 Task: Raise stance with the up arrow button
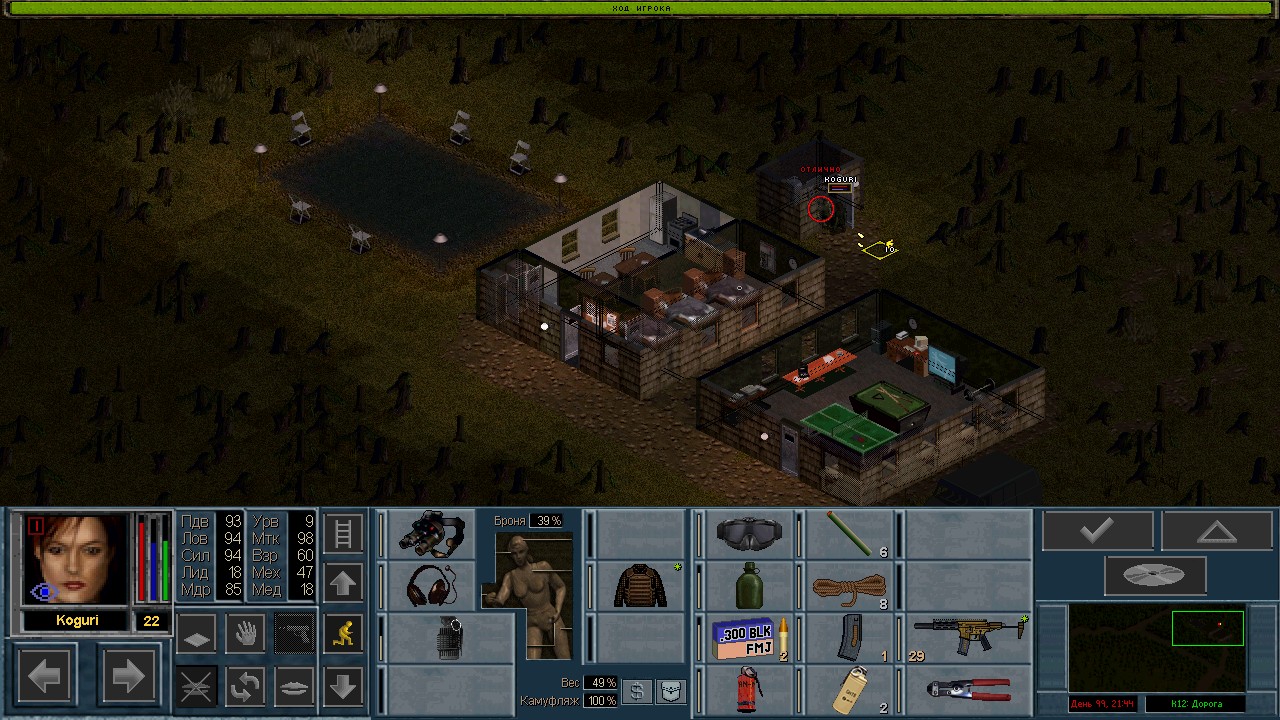tap(343, 583)
